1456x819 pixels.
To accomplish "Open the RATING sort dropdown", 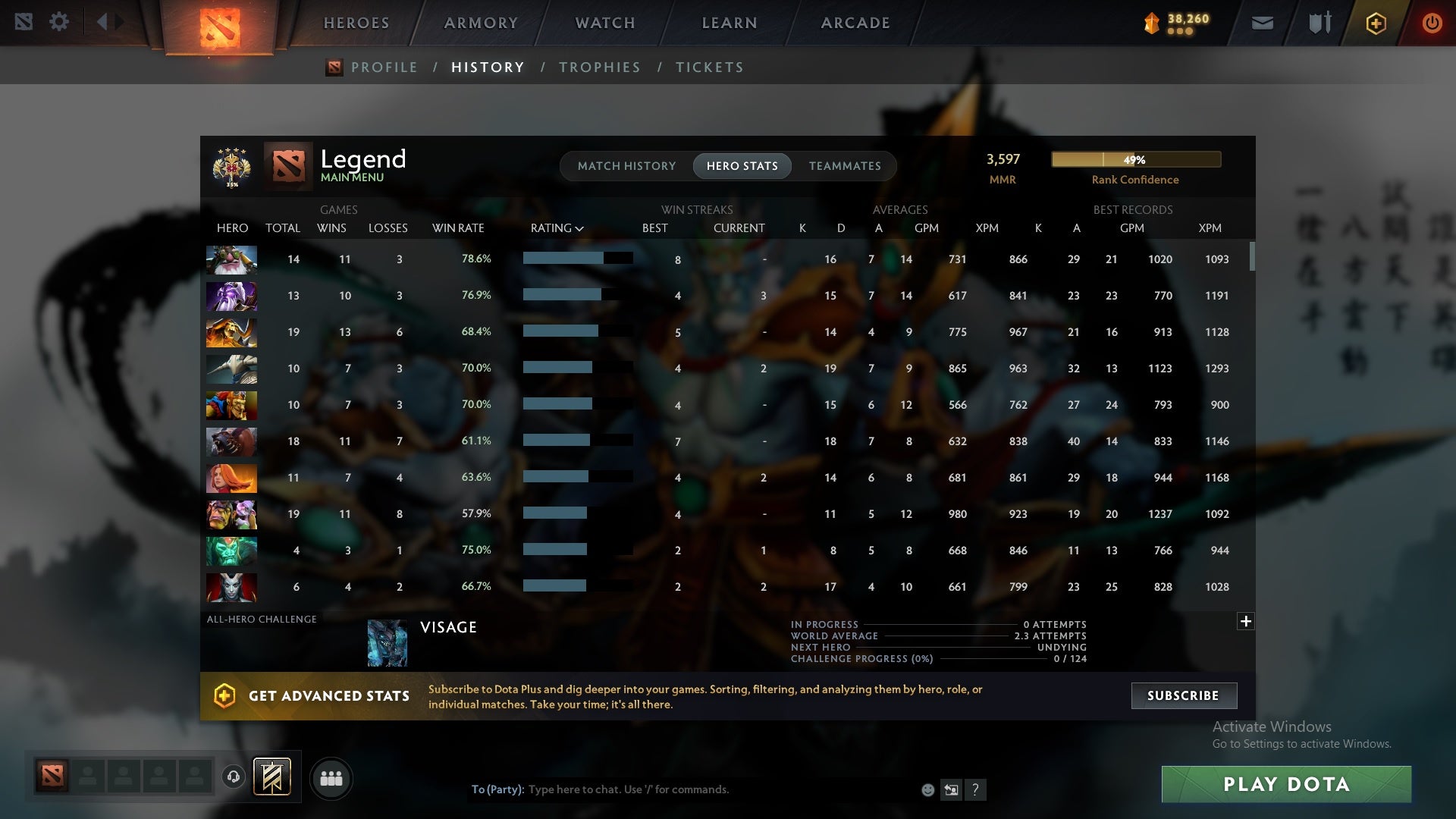I will pos(557,227).
